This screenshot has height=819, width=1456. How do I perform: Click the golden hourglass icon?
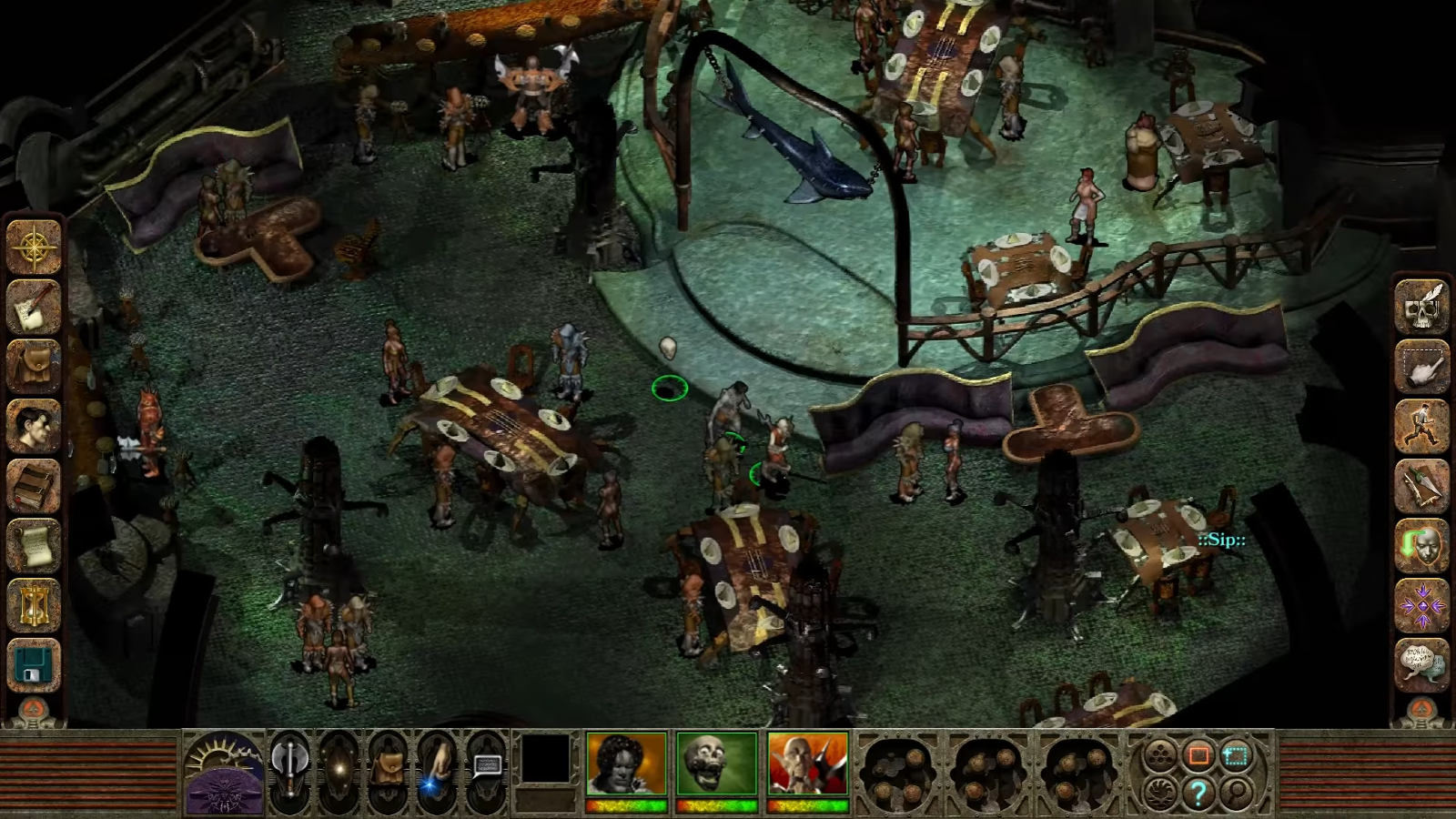tap(35, 604)
